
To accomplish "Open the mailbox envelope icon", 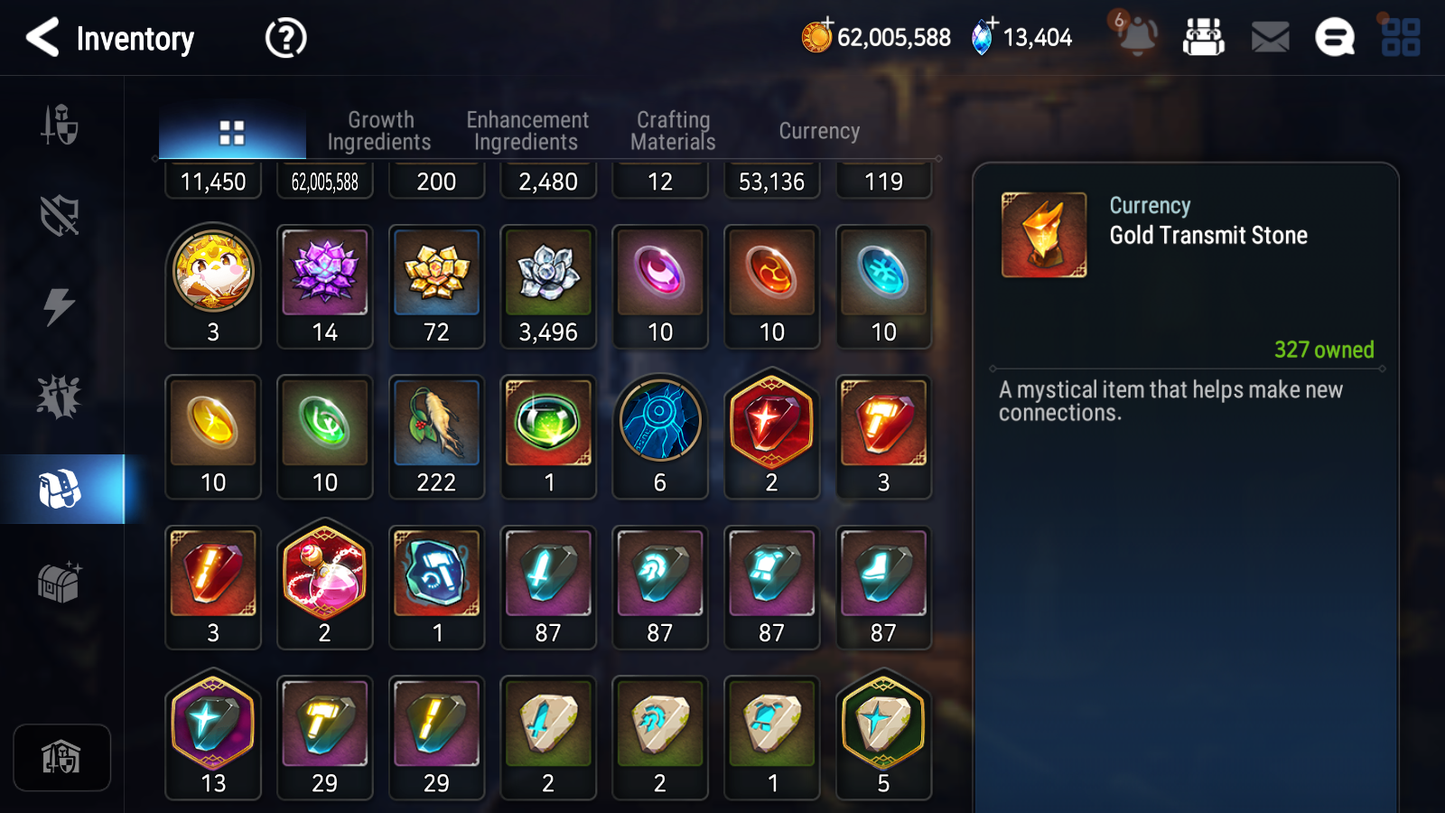I will 1269,37.
